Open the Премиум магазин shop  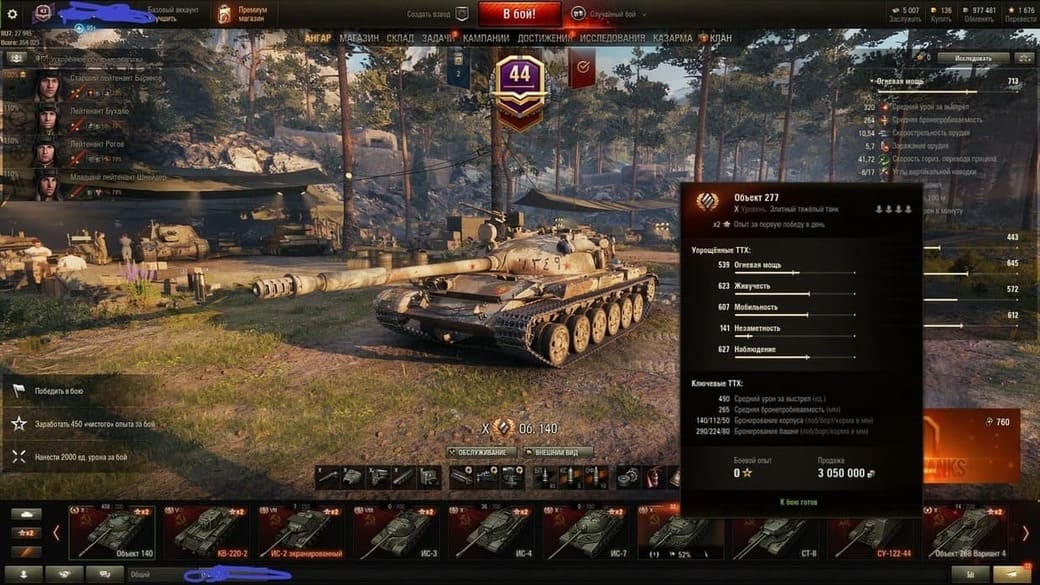click(x=243, y=14)
